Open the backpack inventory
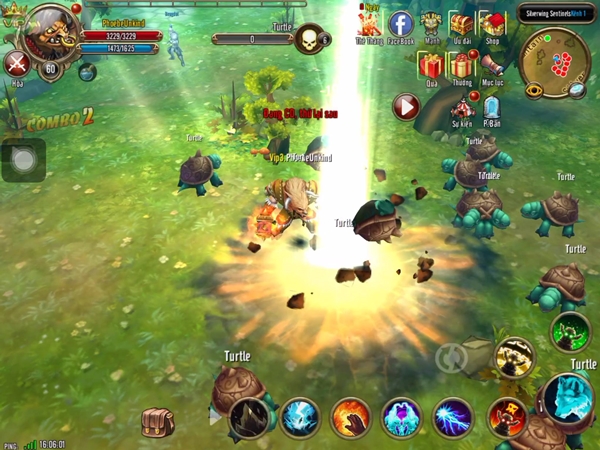Viewport: 600px width, 450px height. [157, 424]
